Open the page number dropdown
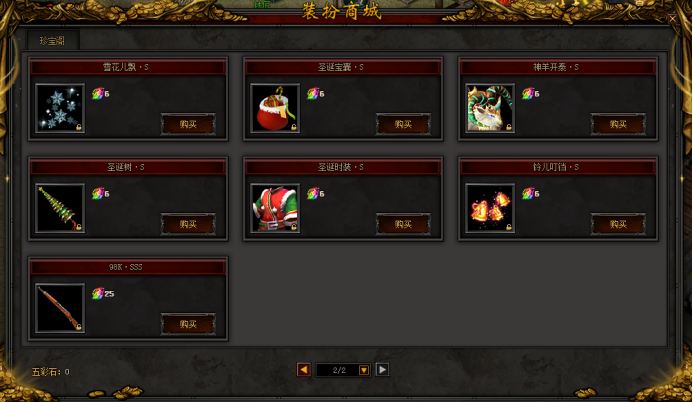 point(364,370)
